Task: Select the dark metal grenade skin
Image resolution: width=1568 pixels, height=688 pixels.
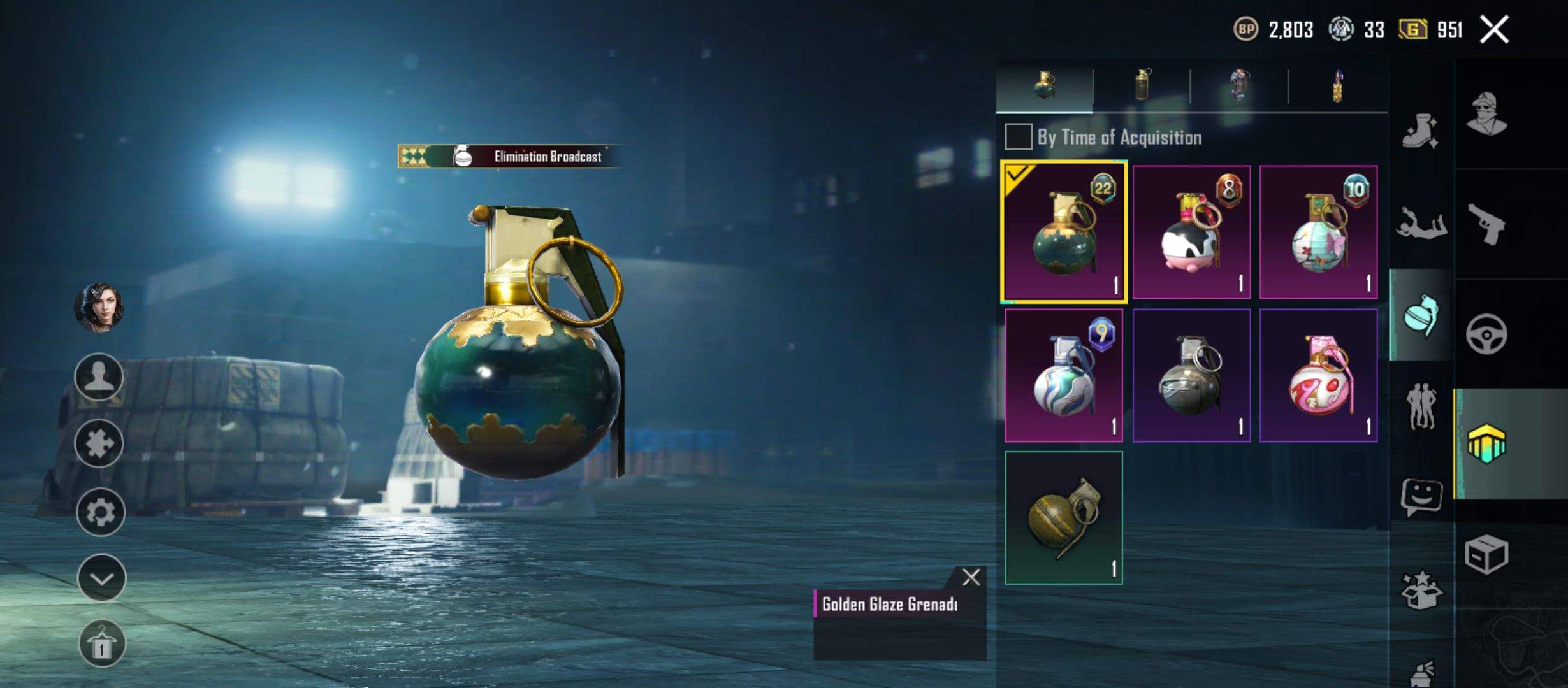Action: click(1191, 376)
